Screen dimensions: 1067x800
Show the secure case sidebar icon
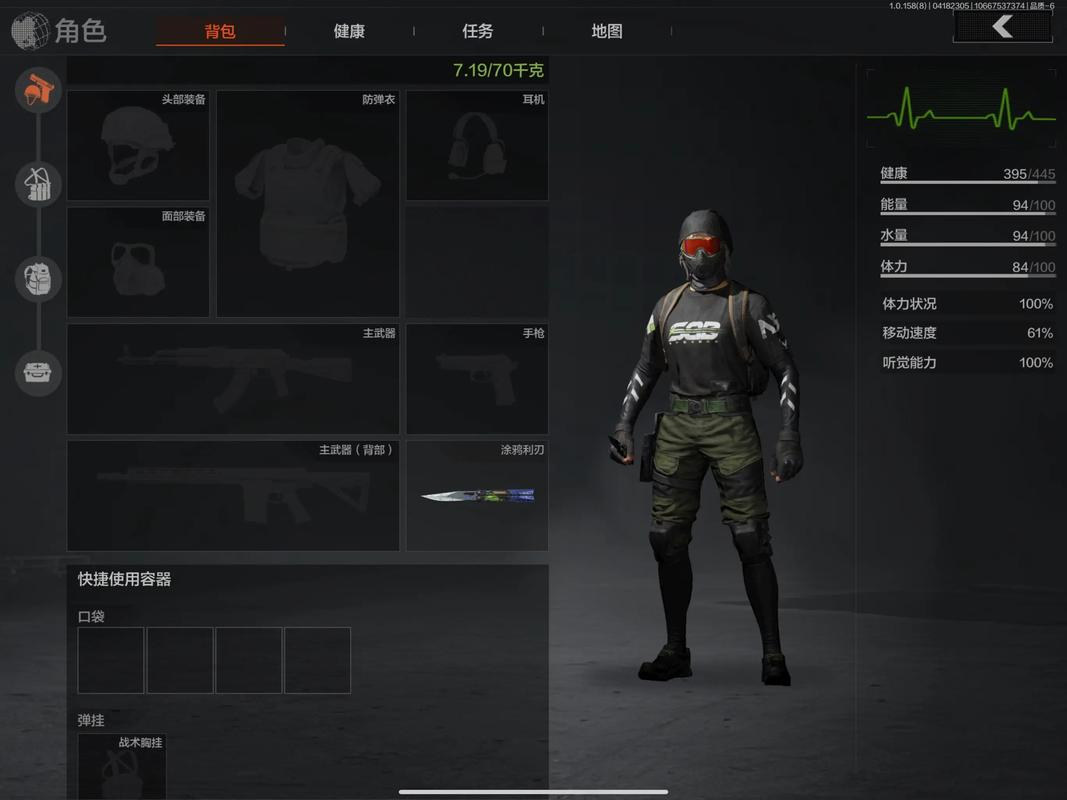[x=39, y=373]
